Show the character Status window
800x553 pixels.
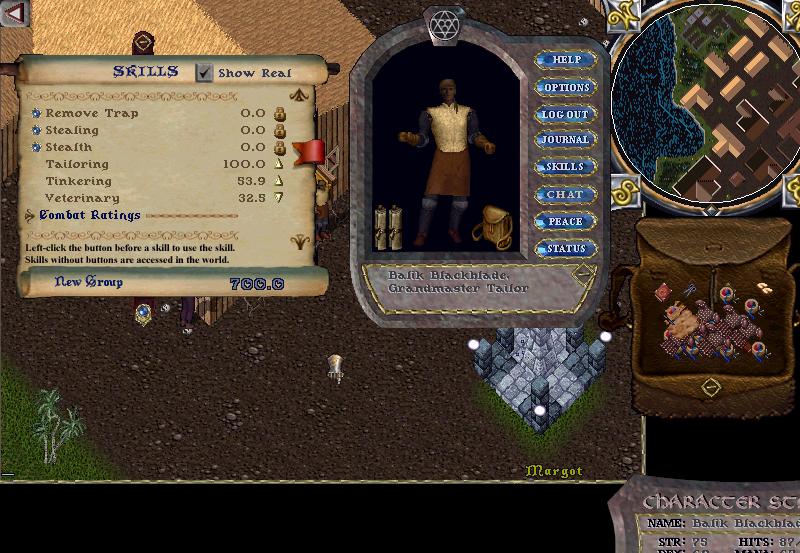point(566,248)
